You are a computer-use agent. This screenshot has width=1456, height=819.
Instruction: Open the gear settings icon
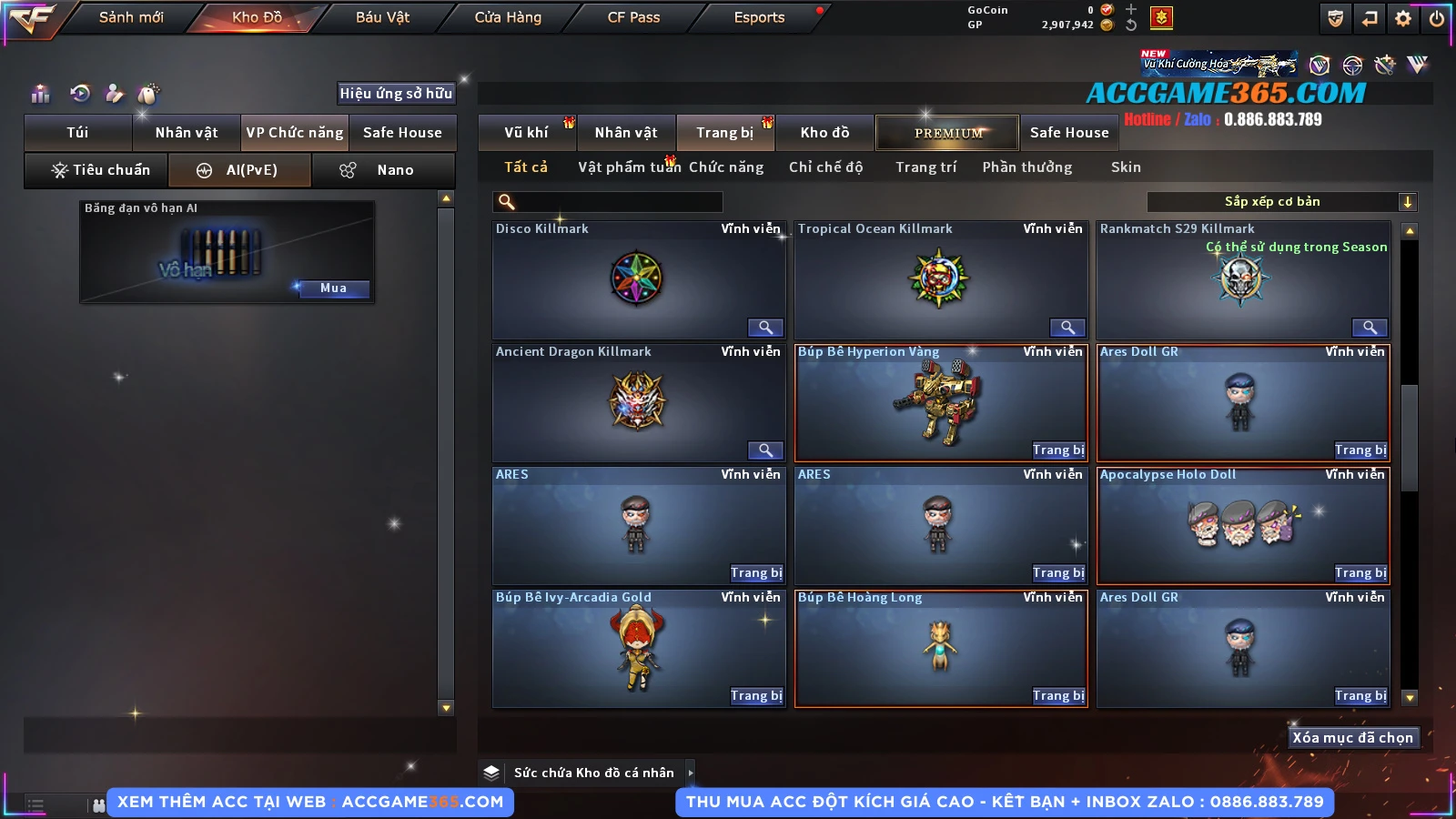[x=1403, y=18]
